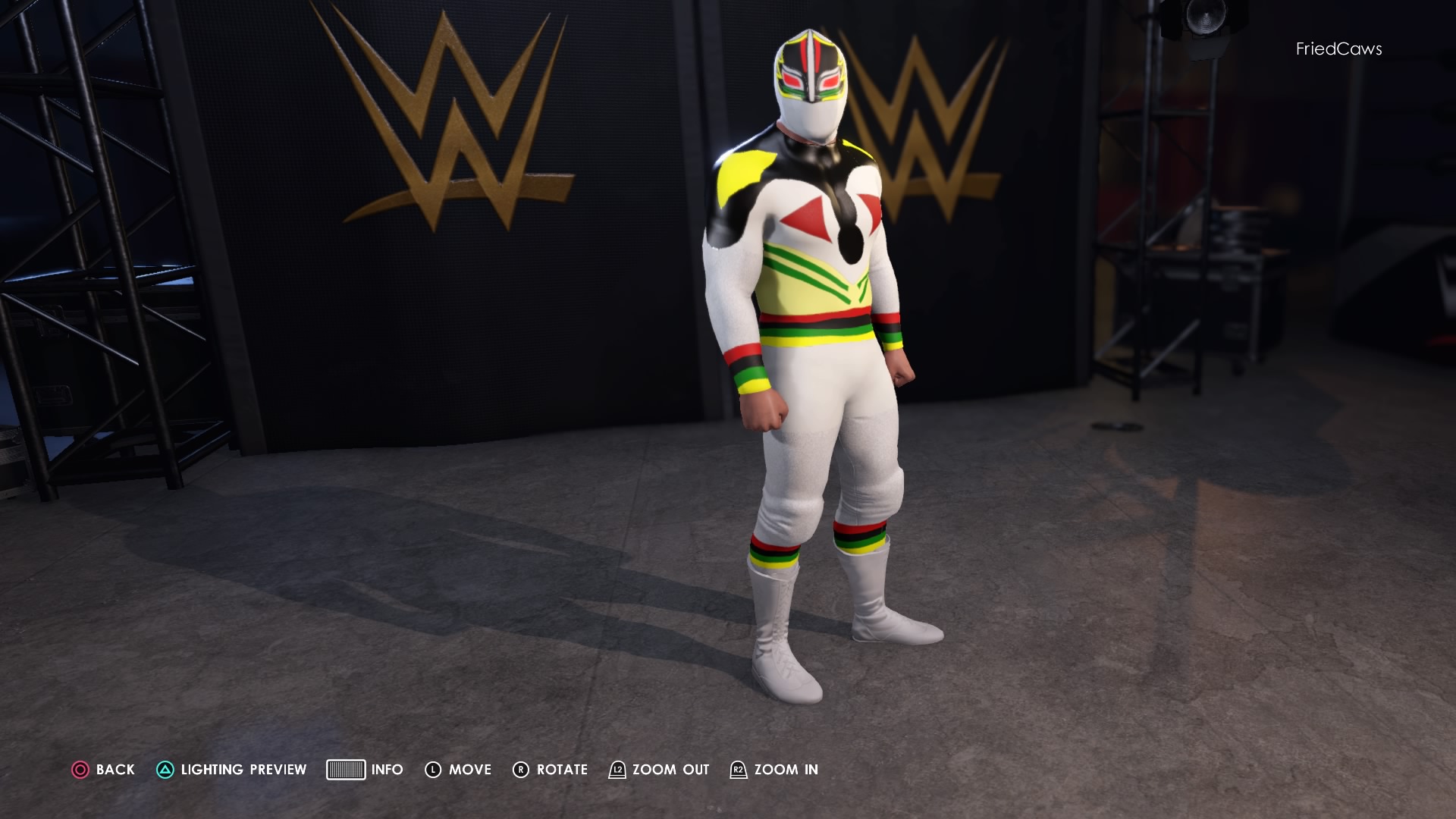1456x819 pixels.
Task: Click the touchpad Info glyph
Action: (x=347, y=769)
